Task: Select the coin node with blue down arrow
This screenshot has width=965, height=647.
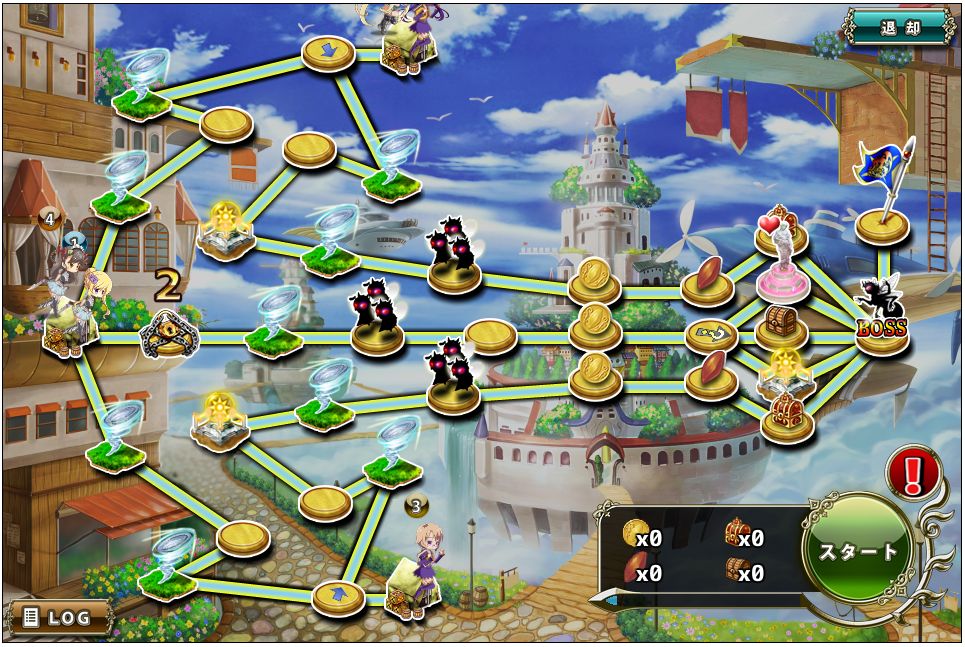Action: click(329, 52)
